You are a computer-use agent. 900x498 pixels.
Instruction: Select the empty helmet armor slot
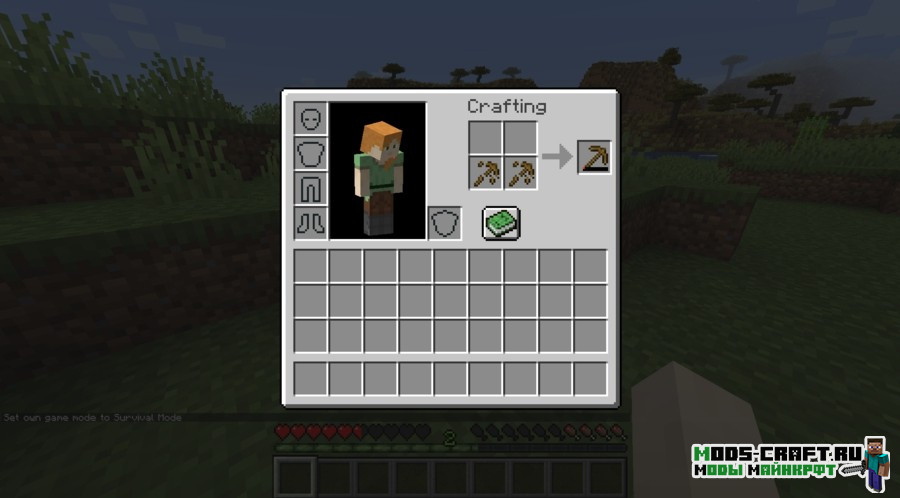(311, 118)
